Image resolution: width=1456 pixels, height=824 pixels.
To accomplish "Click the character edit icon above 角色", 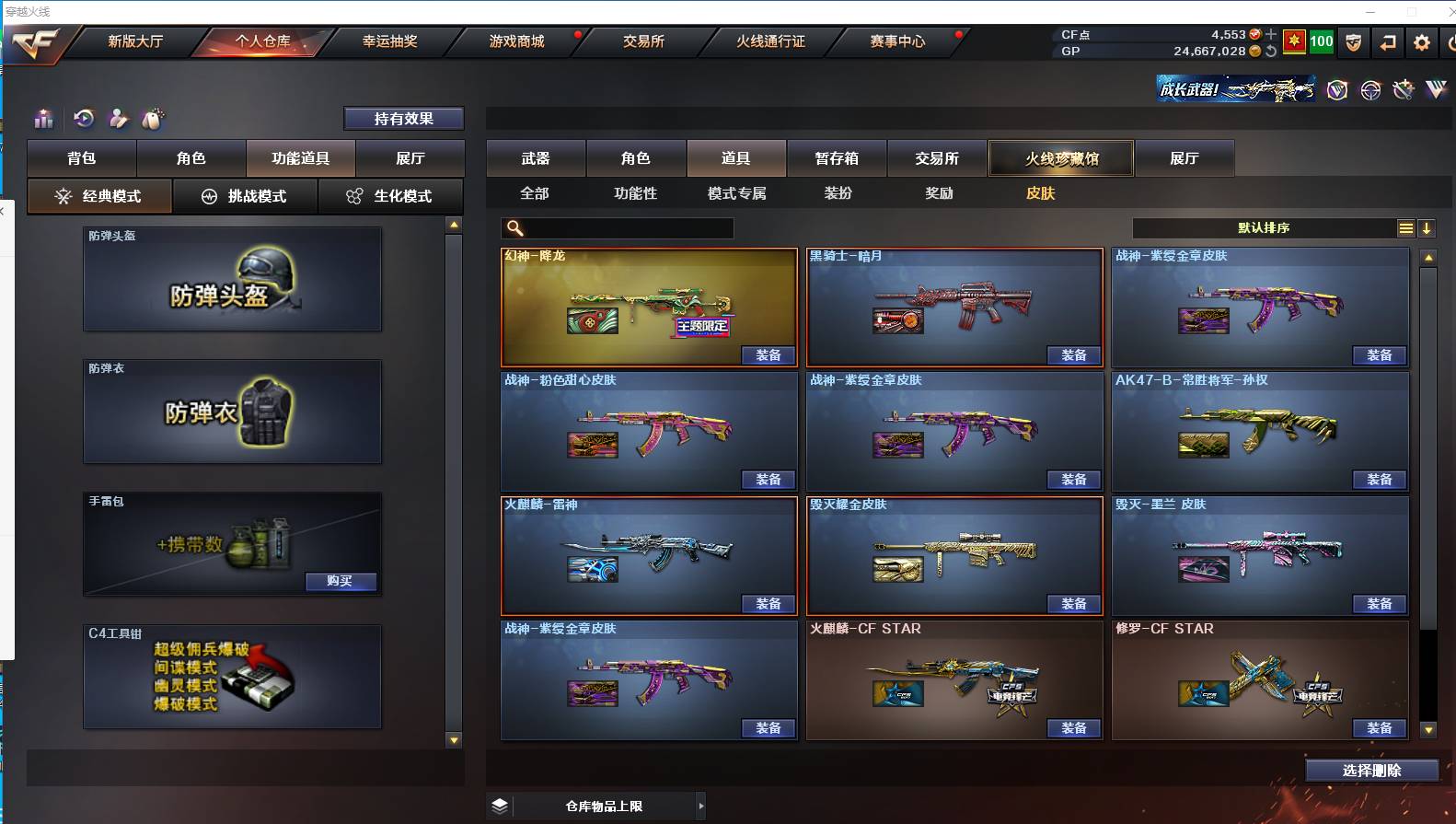I will [119, 119].
